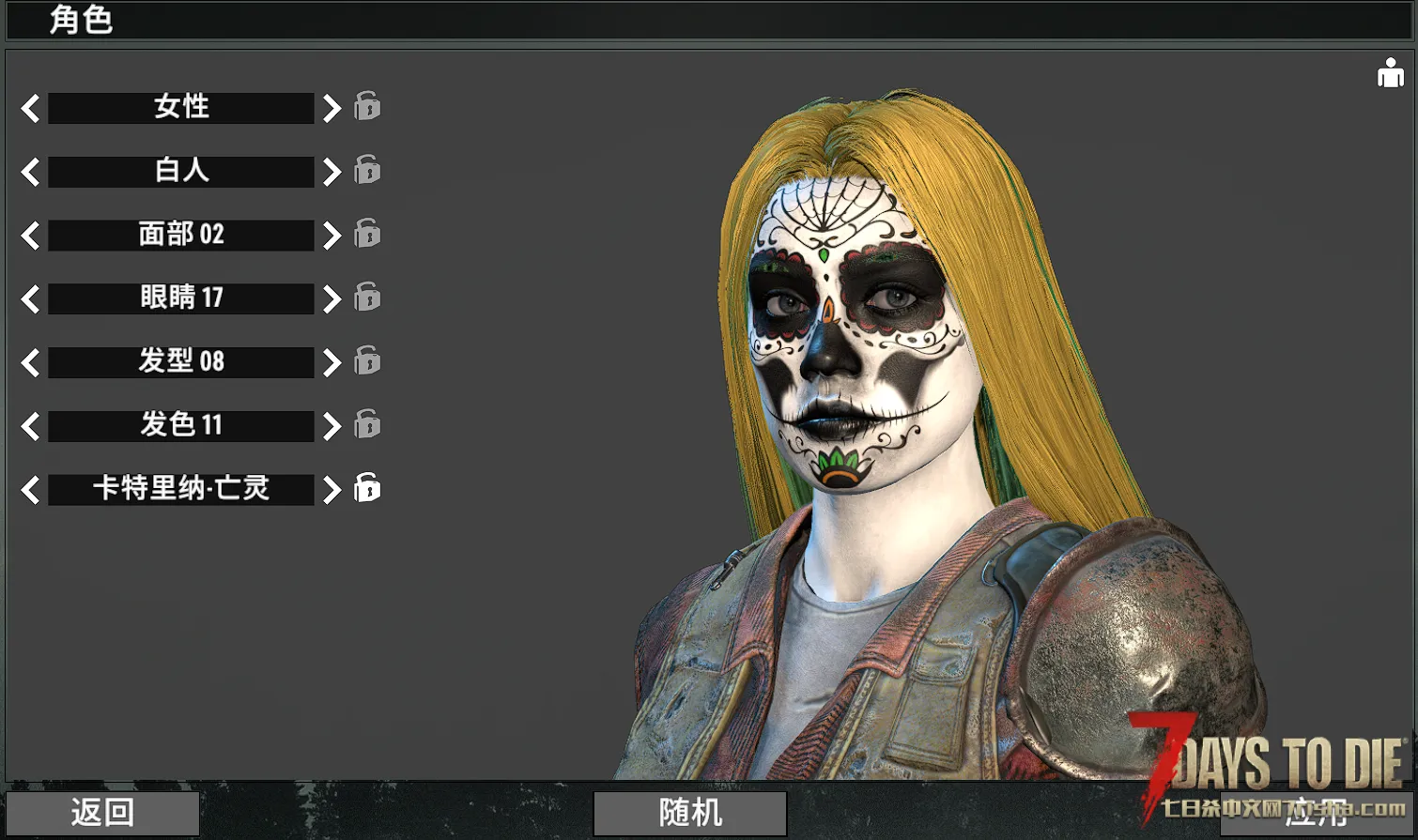1418x840 pixels.
Task: Select previous race before 白人
Action: 30,172
